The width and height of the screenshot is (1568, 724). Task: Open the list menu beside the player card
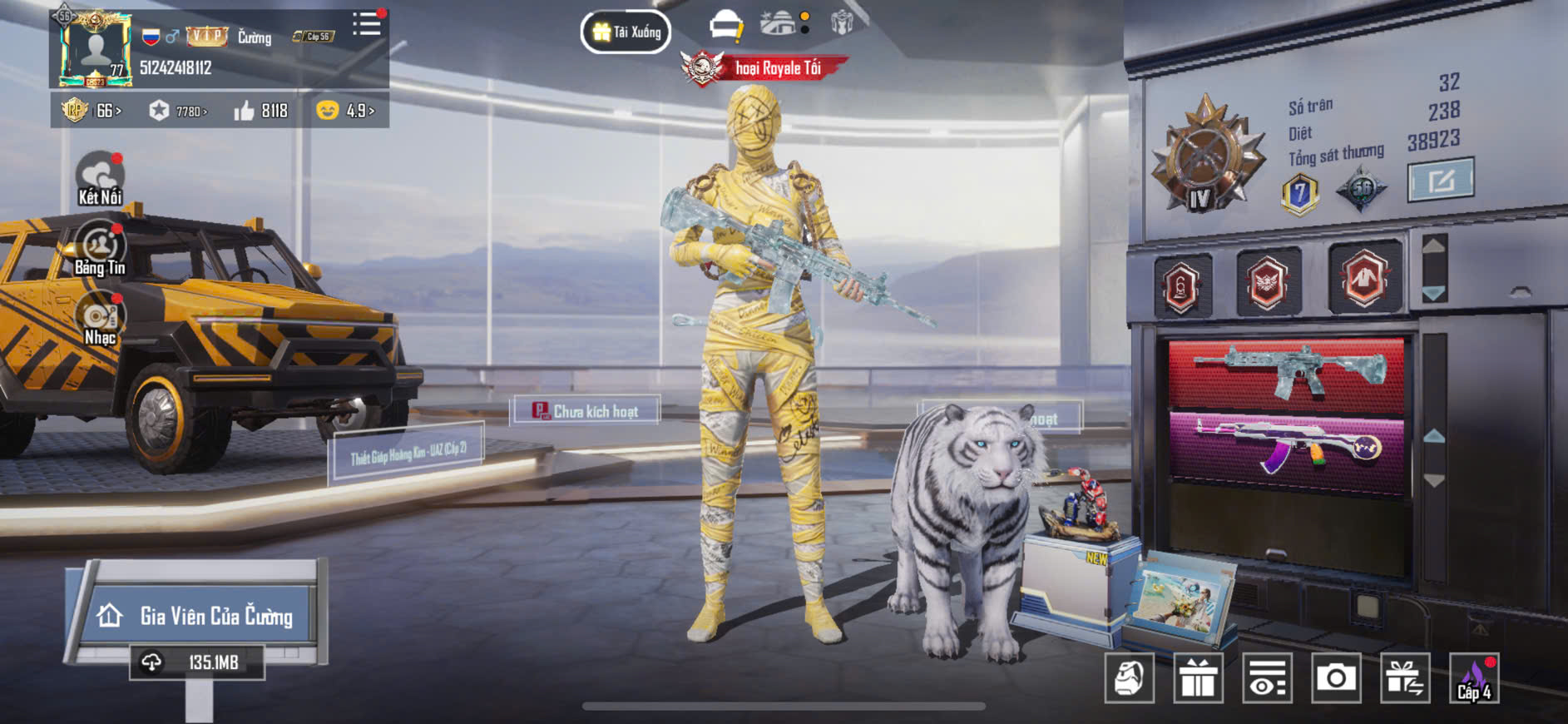tap(366, 24)
